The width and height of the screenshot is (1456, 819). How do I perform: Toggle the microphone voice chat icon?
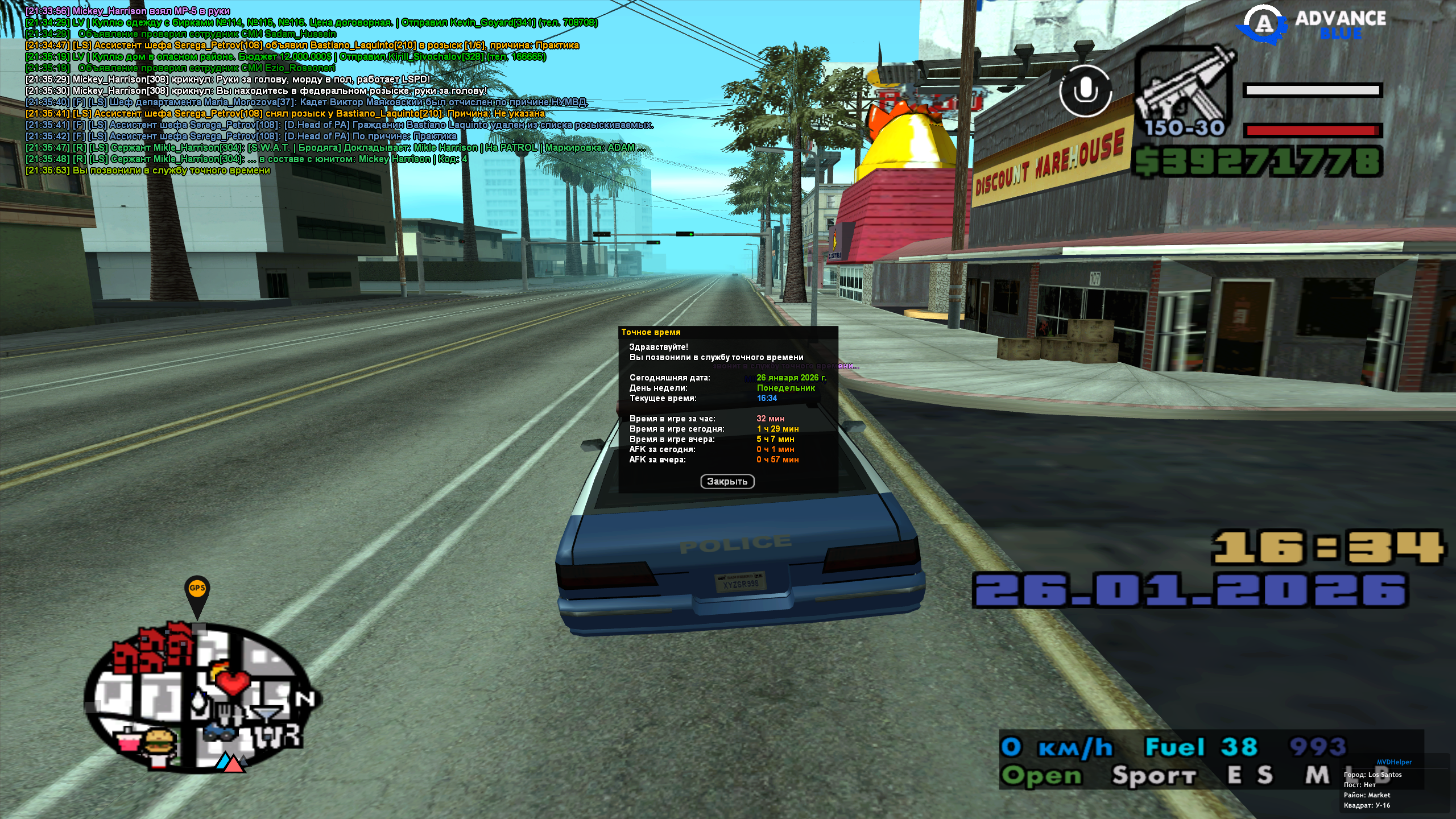click(1085, 91)
